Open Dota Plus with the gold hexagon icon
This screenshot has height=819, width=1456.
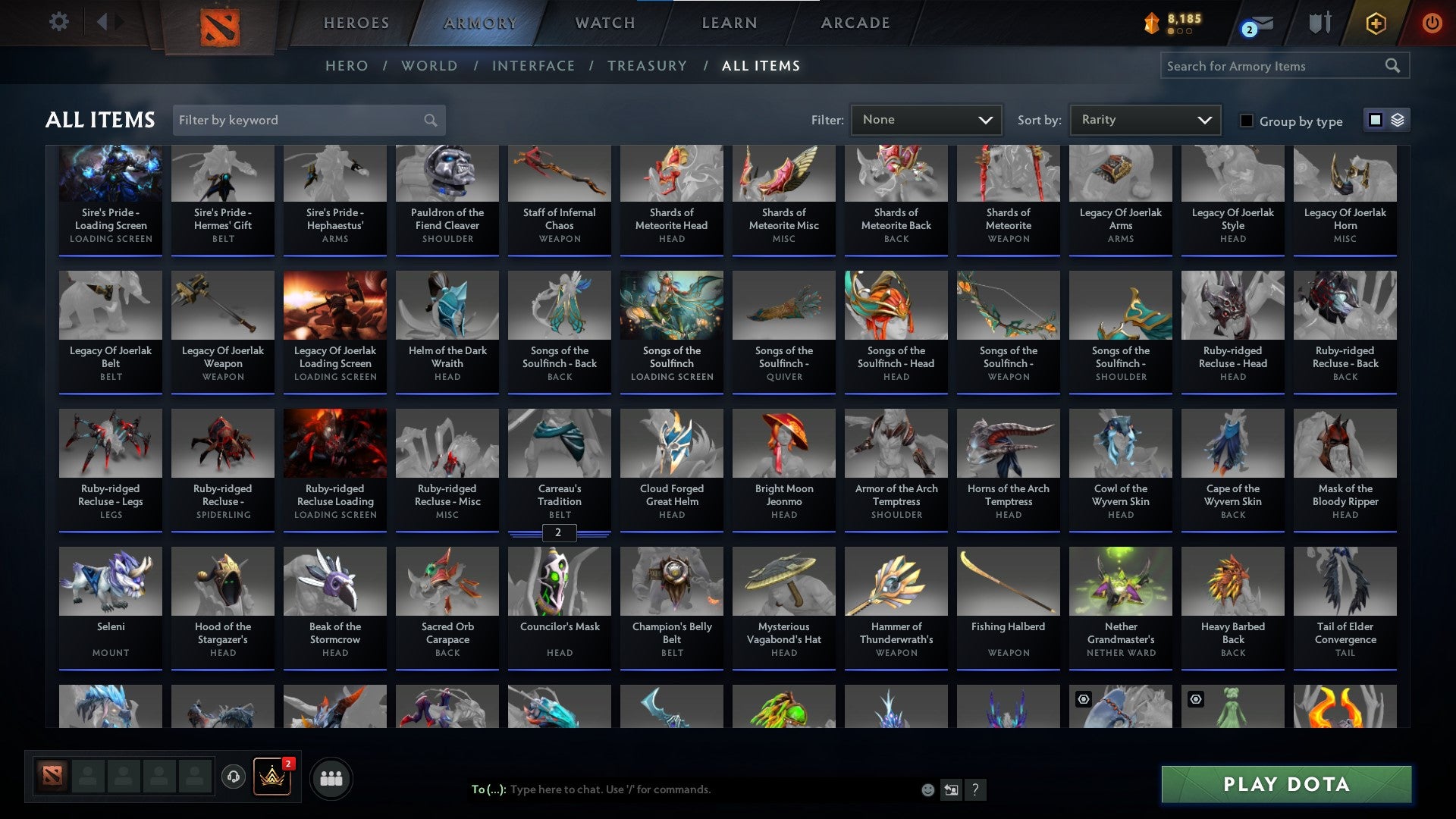[x=1376, y=24]
